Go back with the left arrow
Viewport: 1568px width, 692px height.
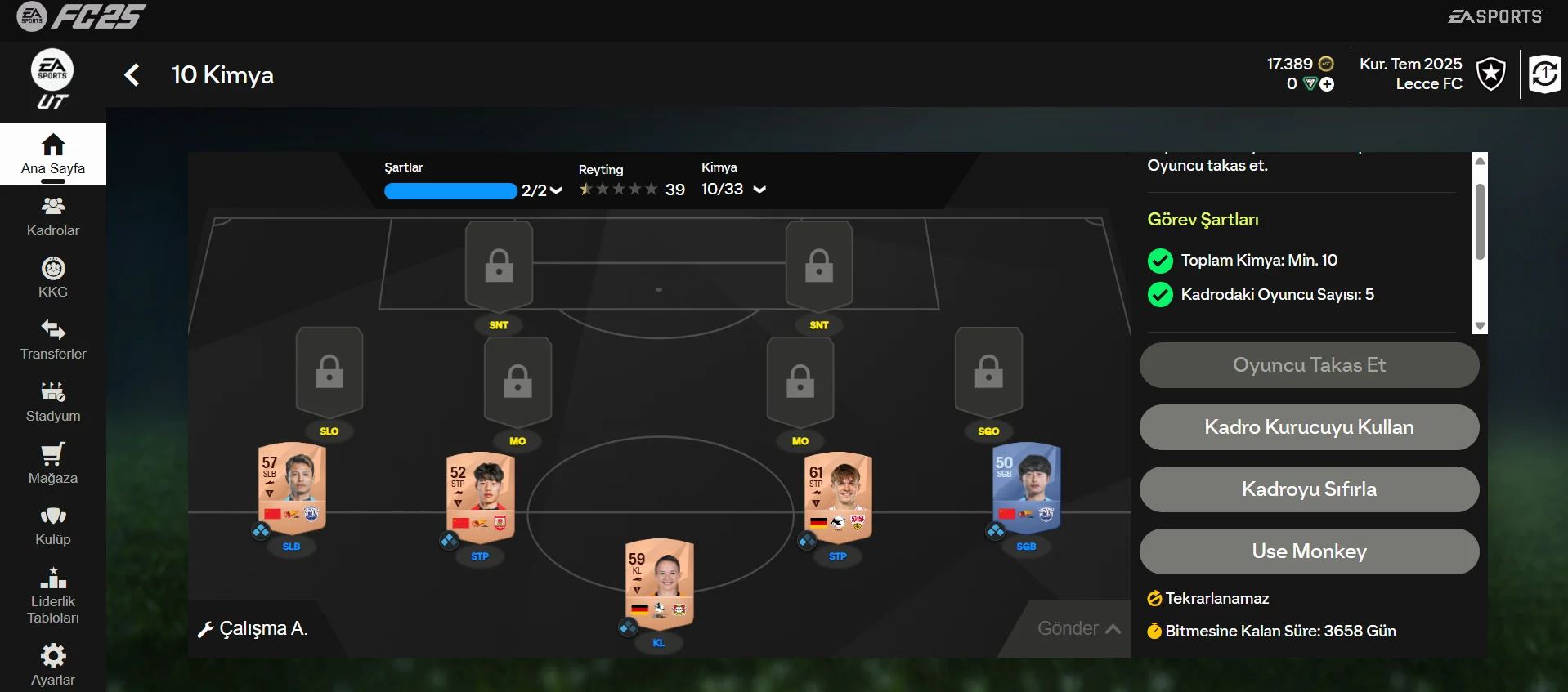click(x=132, y=75)
